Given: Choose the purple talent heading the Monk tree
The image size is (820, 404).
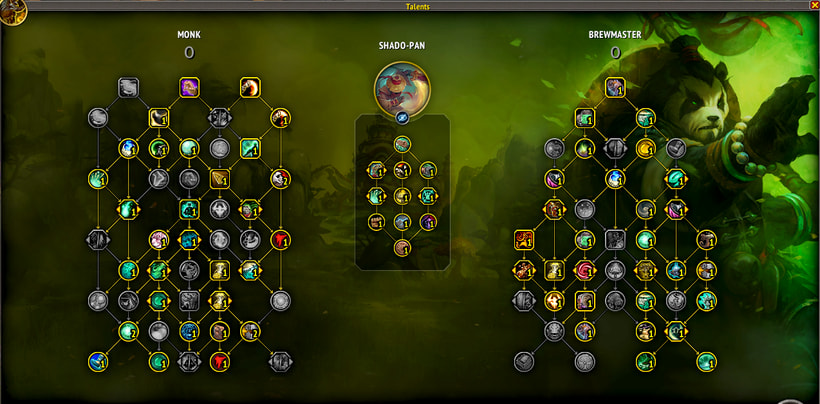Looking at the screenshot, I should 189,87.
